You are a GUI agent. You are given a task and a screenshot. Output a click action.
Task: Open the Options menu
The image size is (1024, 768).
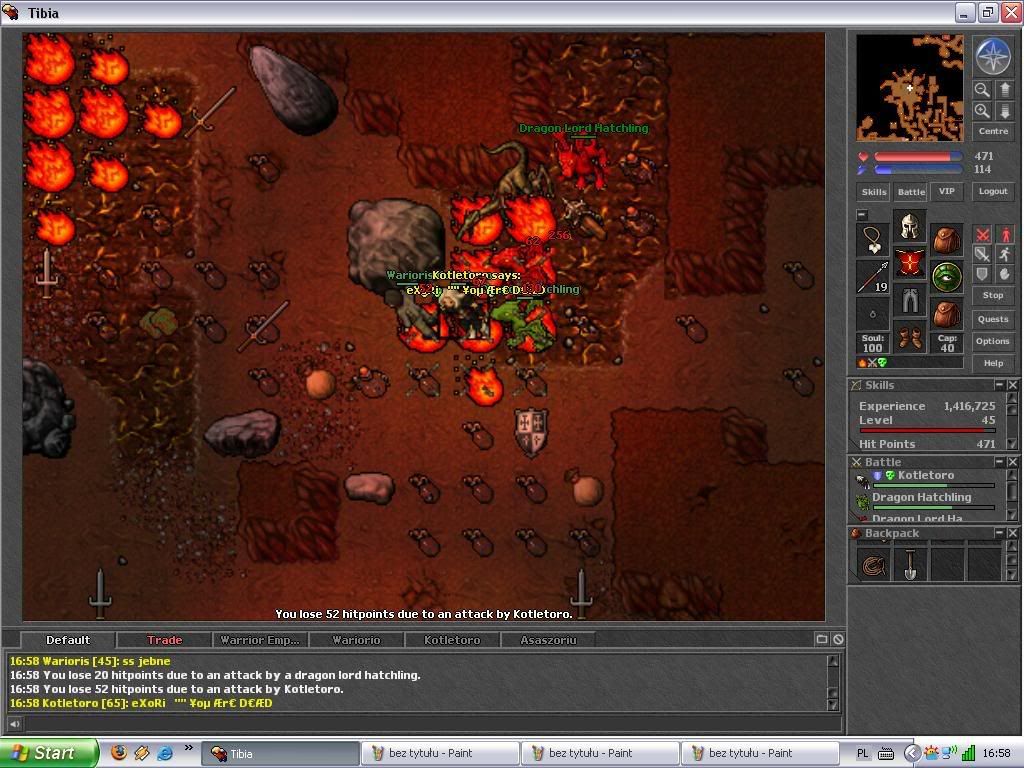(x=993, y=341)
